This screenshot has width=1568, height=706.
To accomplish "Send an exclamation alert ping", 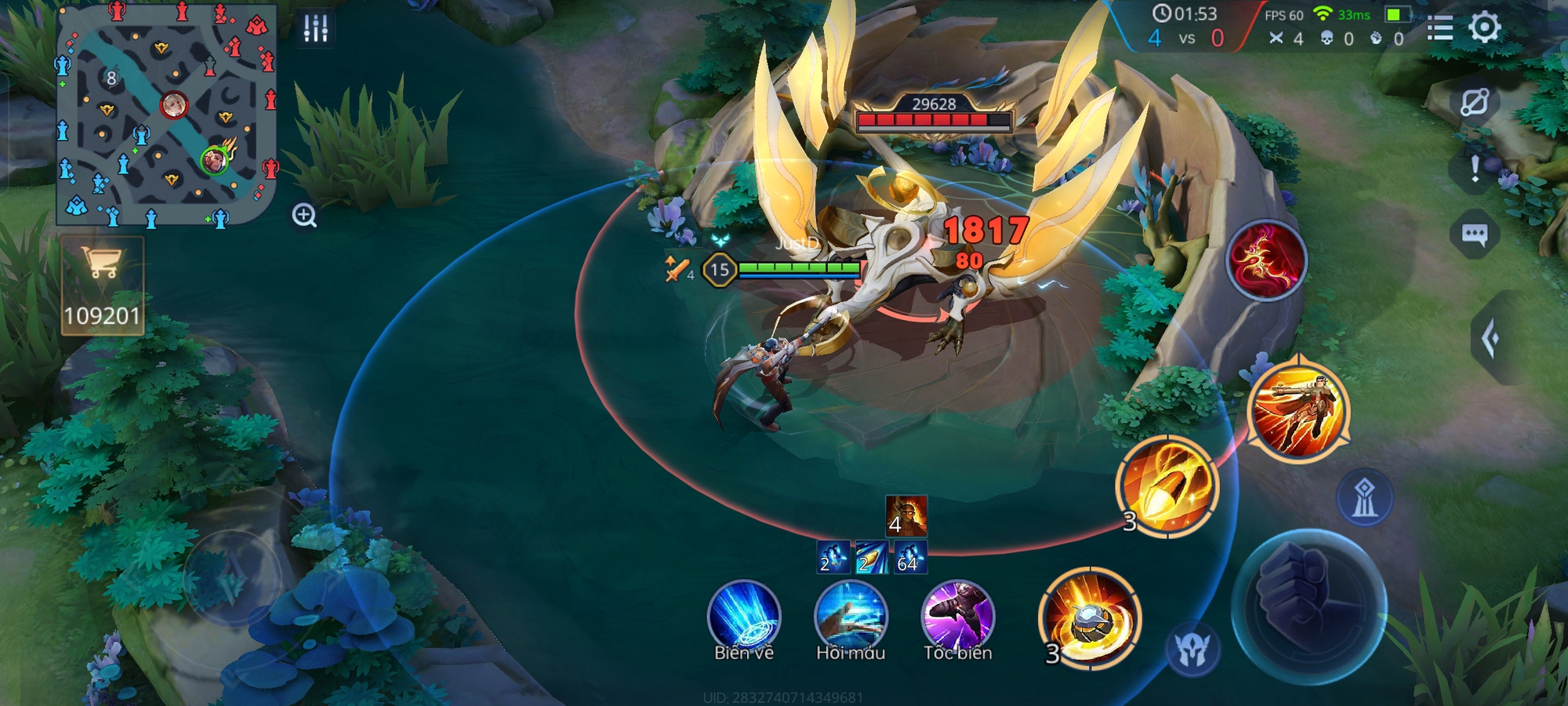I will (x=1475, y=169).
